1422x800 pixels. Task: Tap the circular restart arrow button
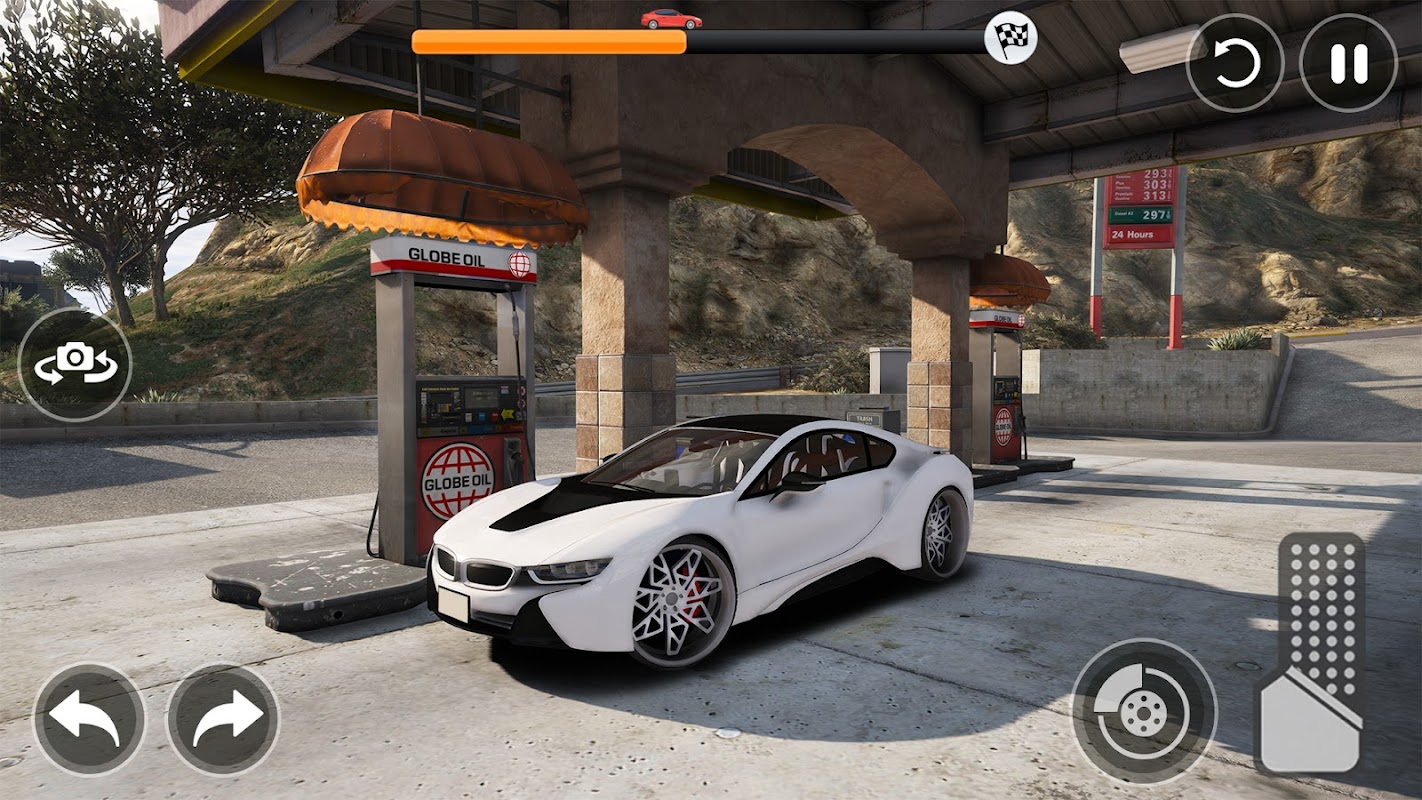pyautogui.click(x=1235, y=63)
